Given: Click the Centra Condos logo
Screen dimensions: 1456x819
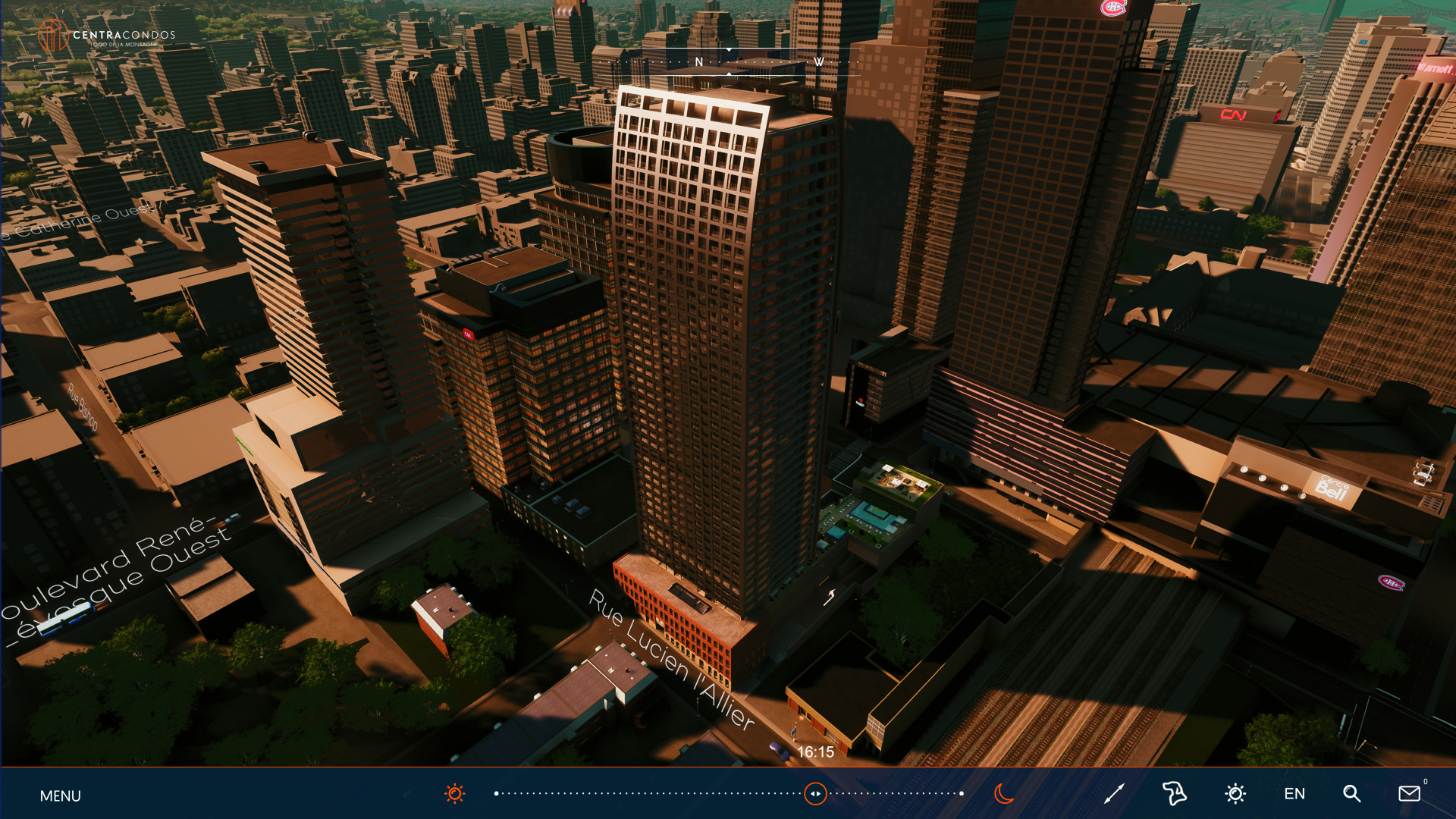Looking at the screenshot, I should click(107, 36).
